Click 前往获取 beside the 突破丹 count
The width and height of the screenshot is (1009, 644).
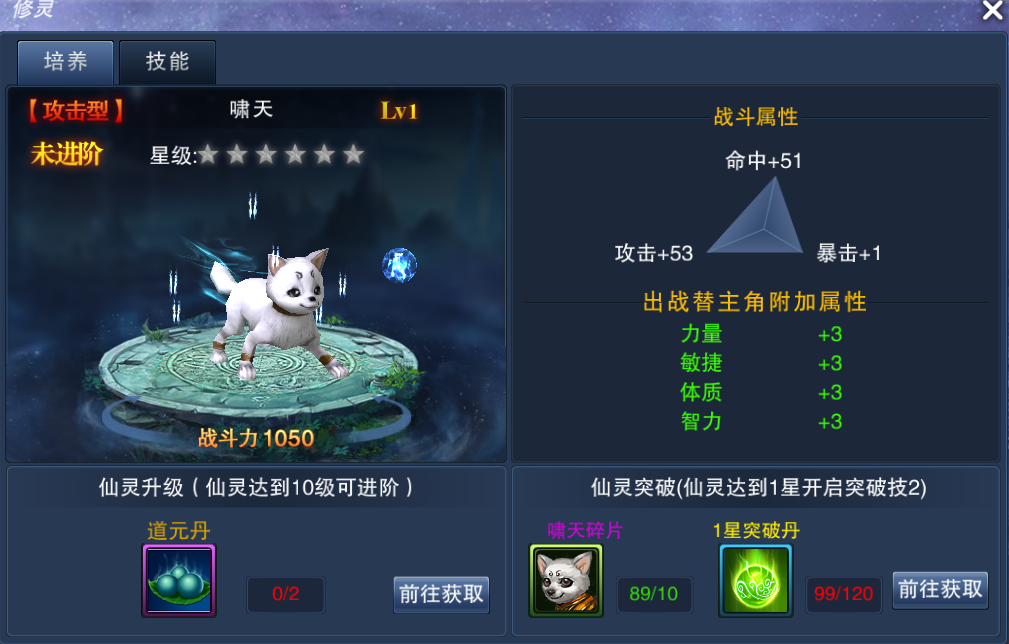939,590
